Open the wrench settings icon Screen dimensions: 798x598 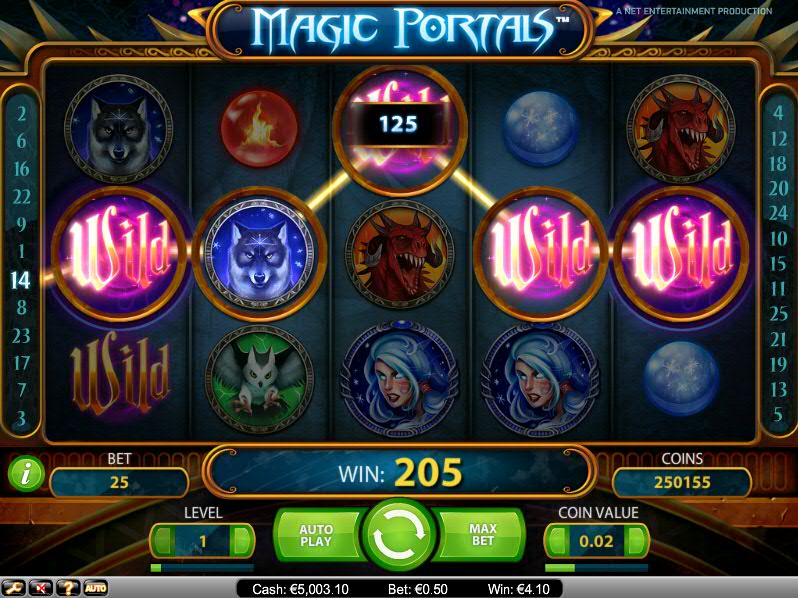14,588
